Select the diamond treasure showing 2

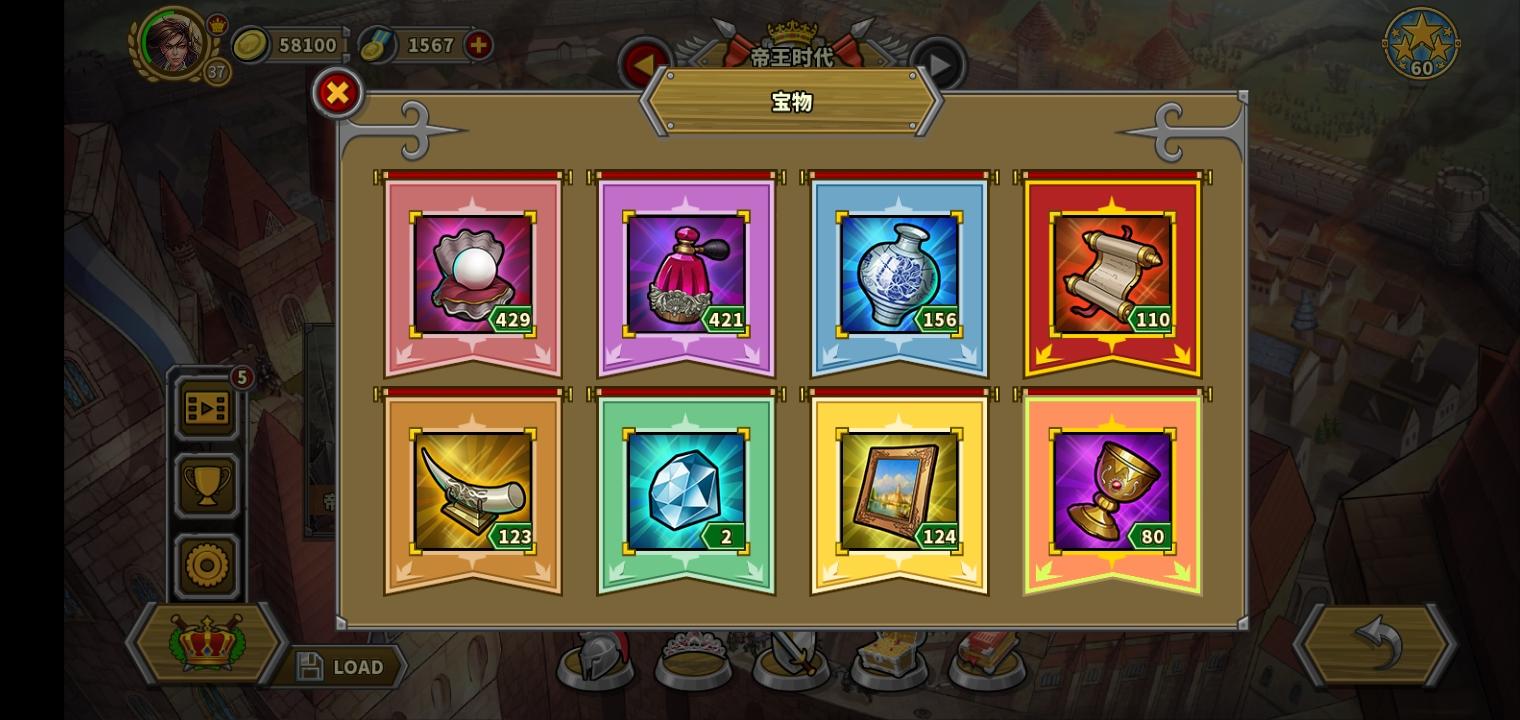pyautogui.click(x=684, y=489)
